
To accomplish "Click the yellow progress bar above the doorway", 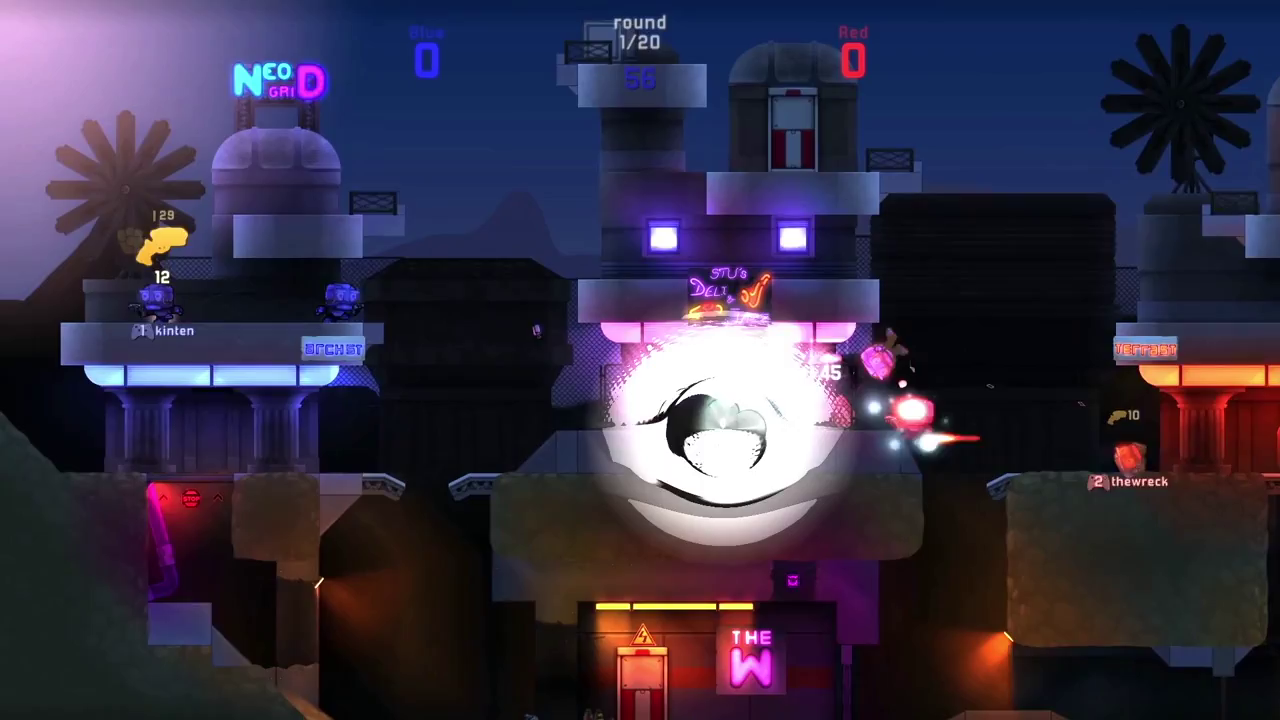I will tap(673, 605).
